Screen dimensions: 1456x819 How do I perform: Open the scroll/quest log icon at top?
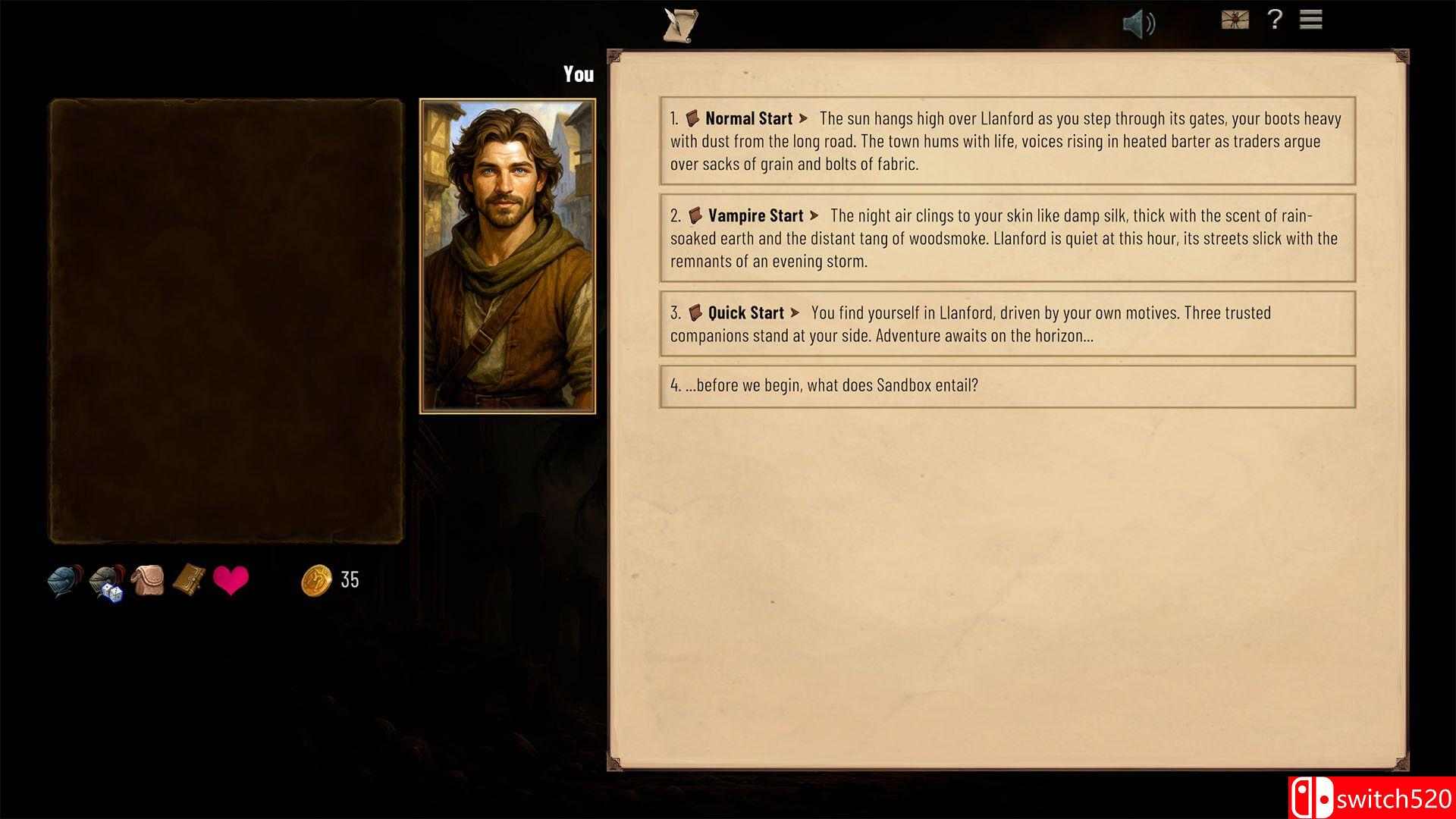pyautogui.click(x=679, y=24)
